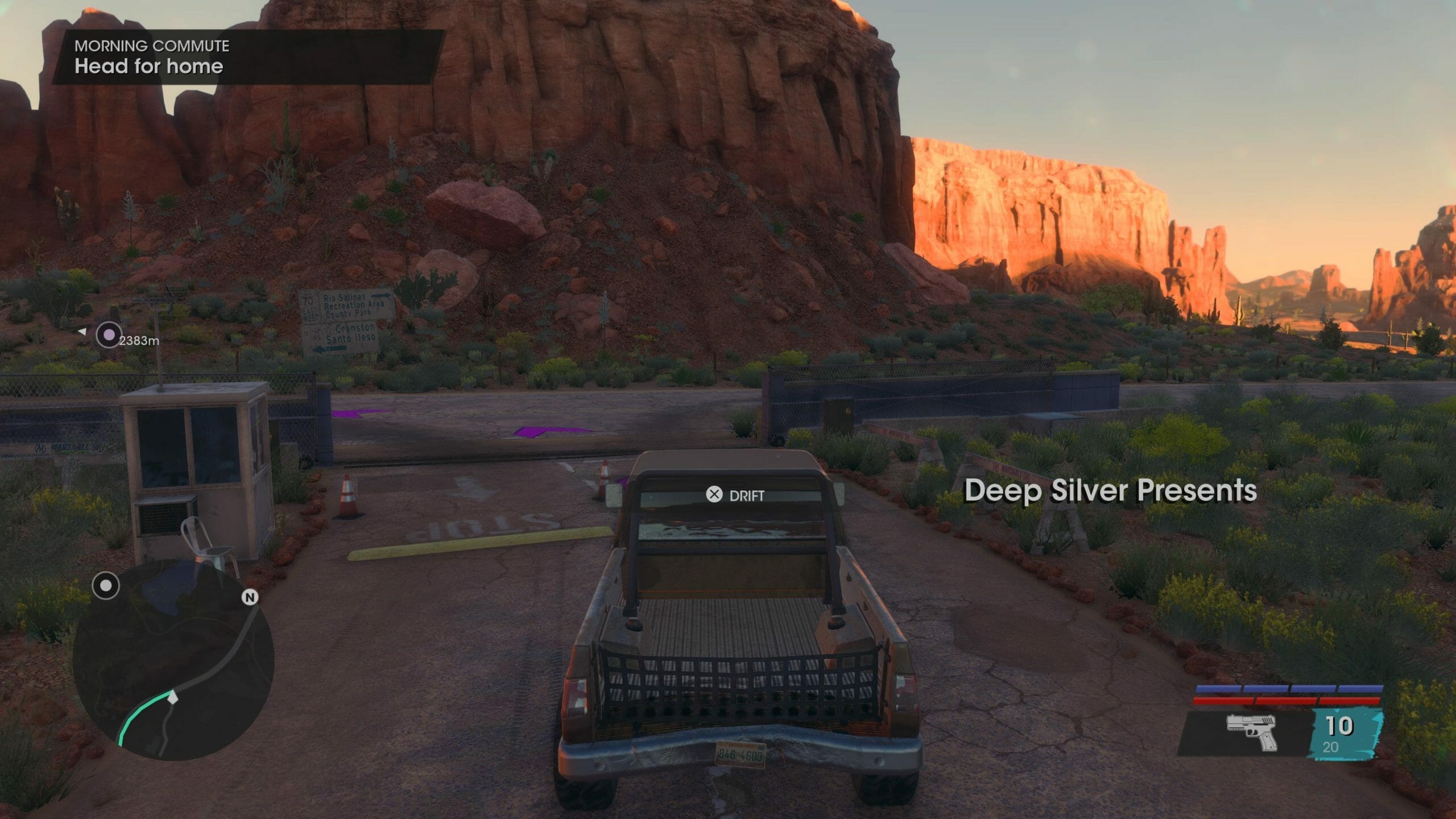Click the objective waypoint marker showing 2383m
Screen dimensions: 1456x819
[109, 335]
